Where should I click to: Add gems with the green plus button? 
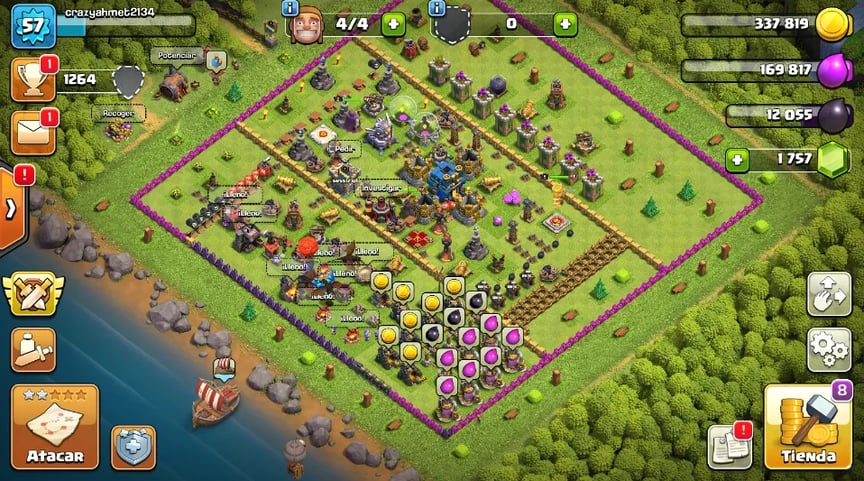coord(737,160)
